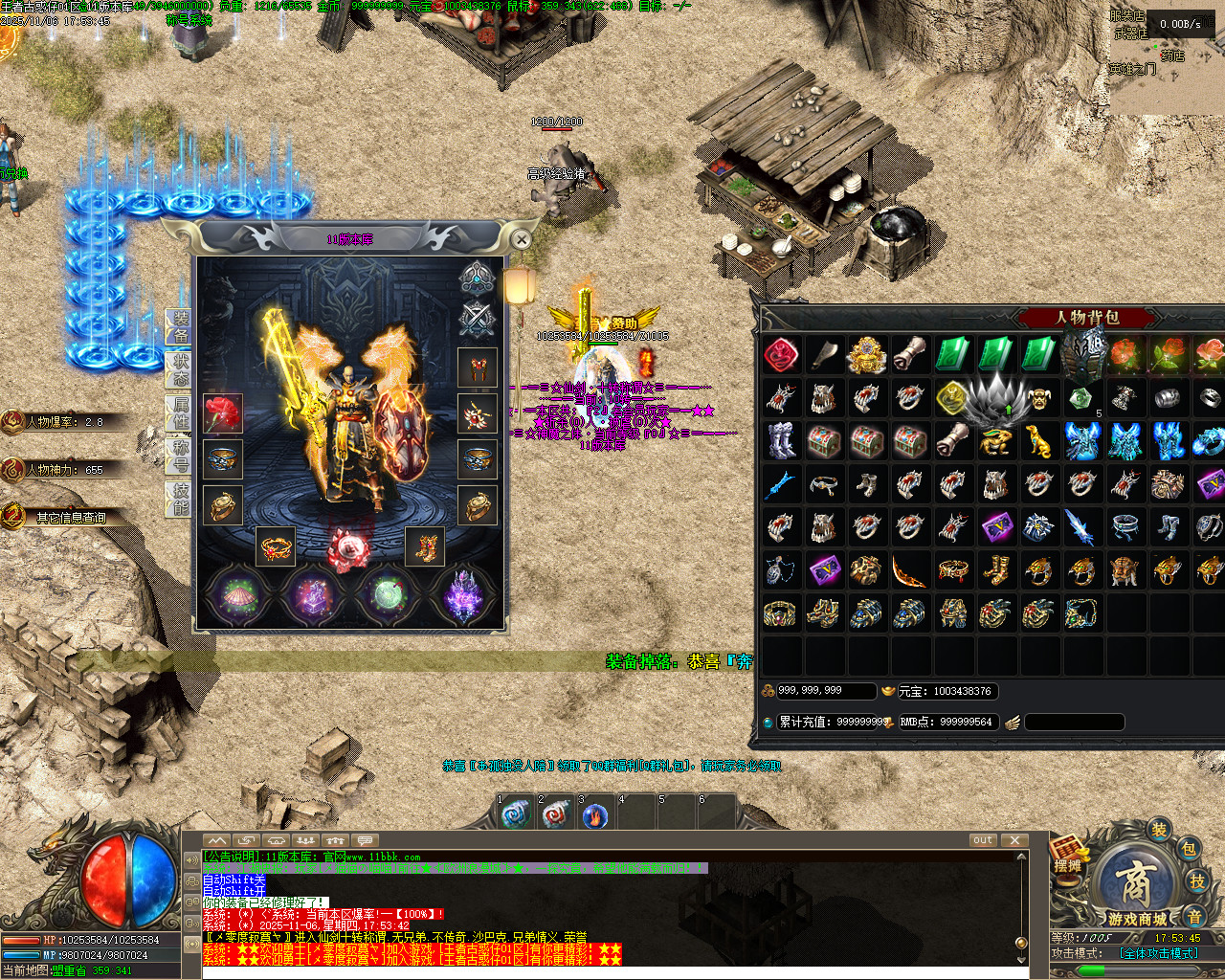
Task: Select the equipped boots slot
Action: point(424,546)
